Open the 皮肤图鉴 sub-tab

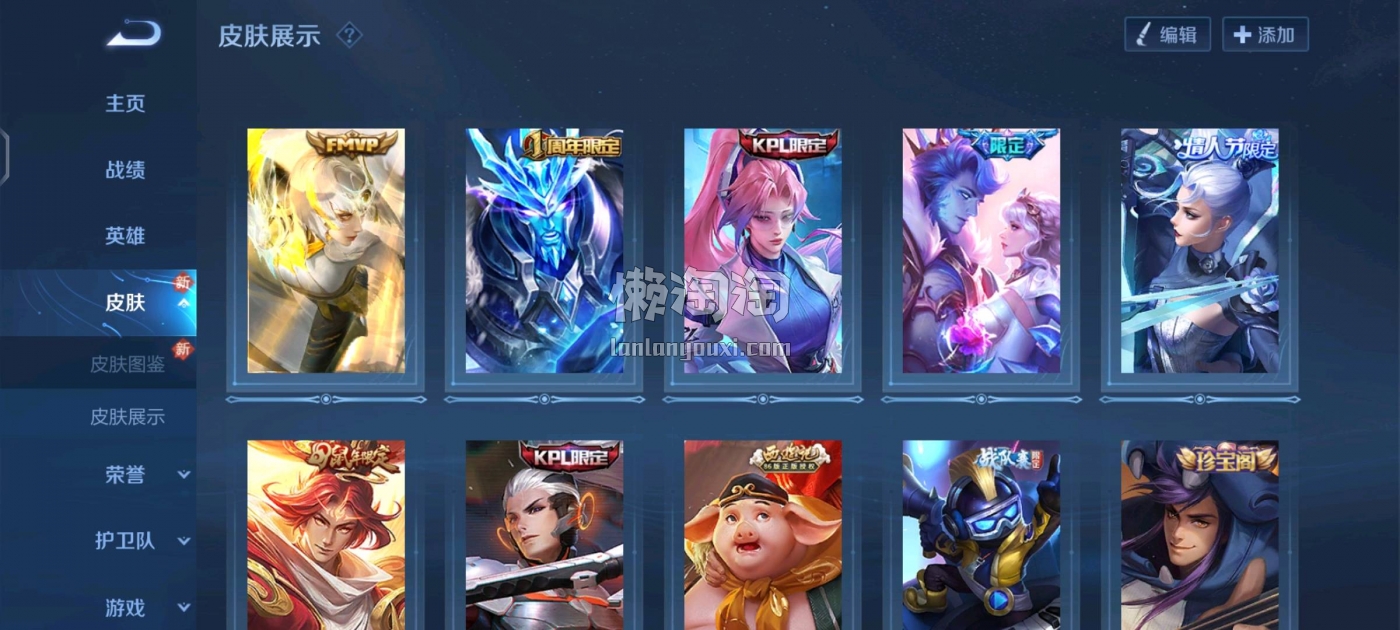pos(128,364)
